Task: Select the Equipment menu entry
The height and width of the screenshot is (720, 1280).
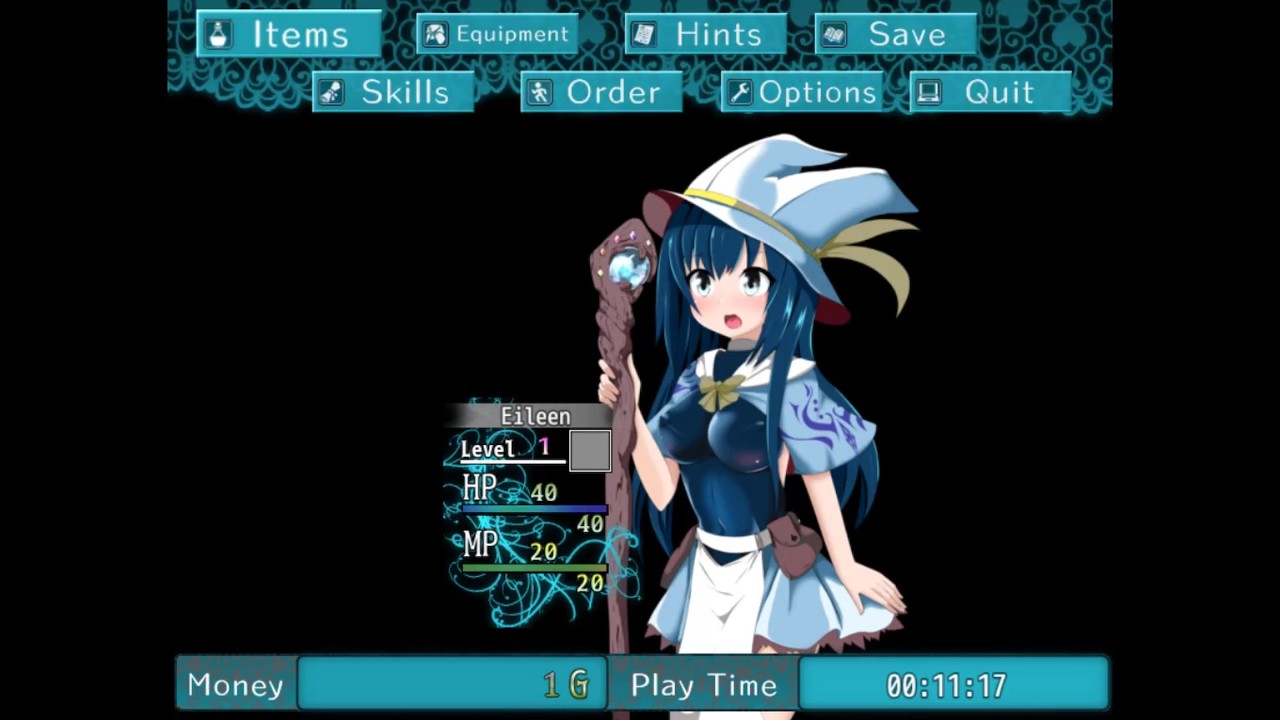Action: (497, 34)
